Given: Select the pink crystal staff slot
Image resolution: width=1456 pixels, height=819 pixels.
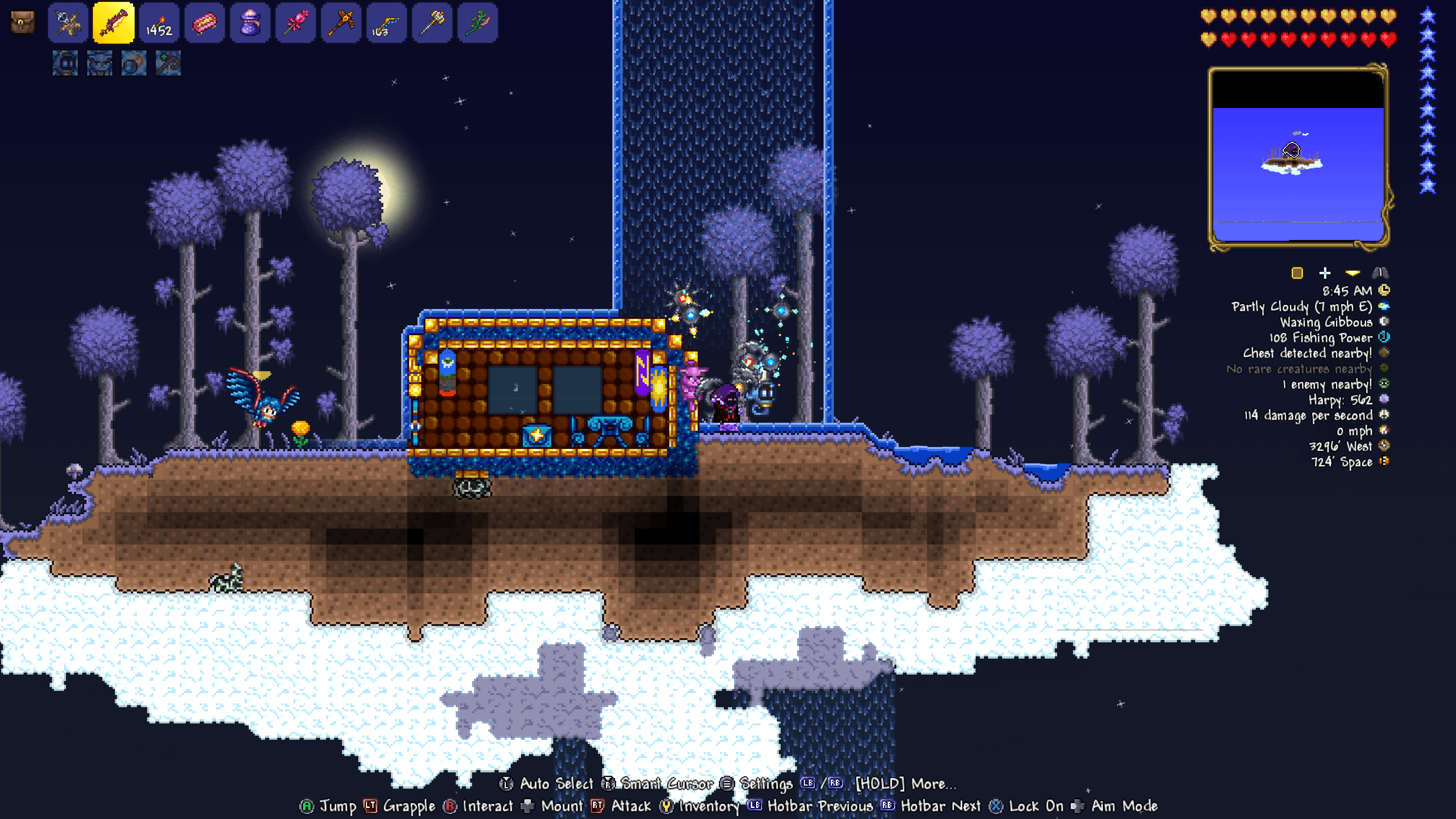Looking at the screenshot, I should point(296,23).
